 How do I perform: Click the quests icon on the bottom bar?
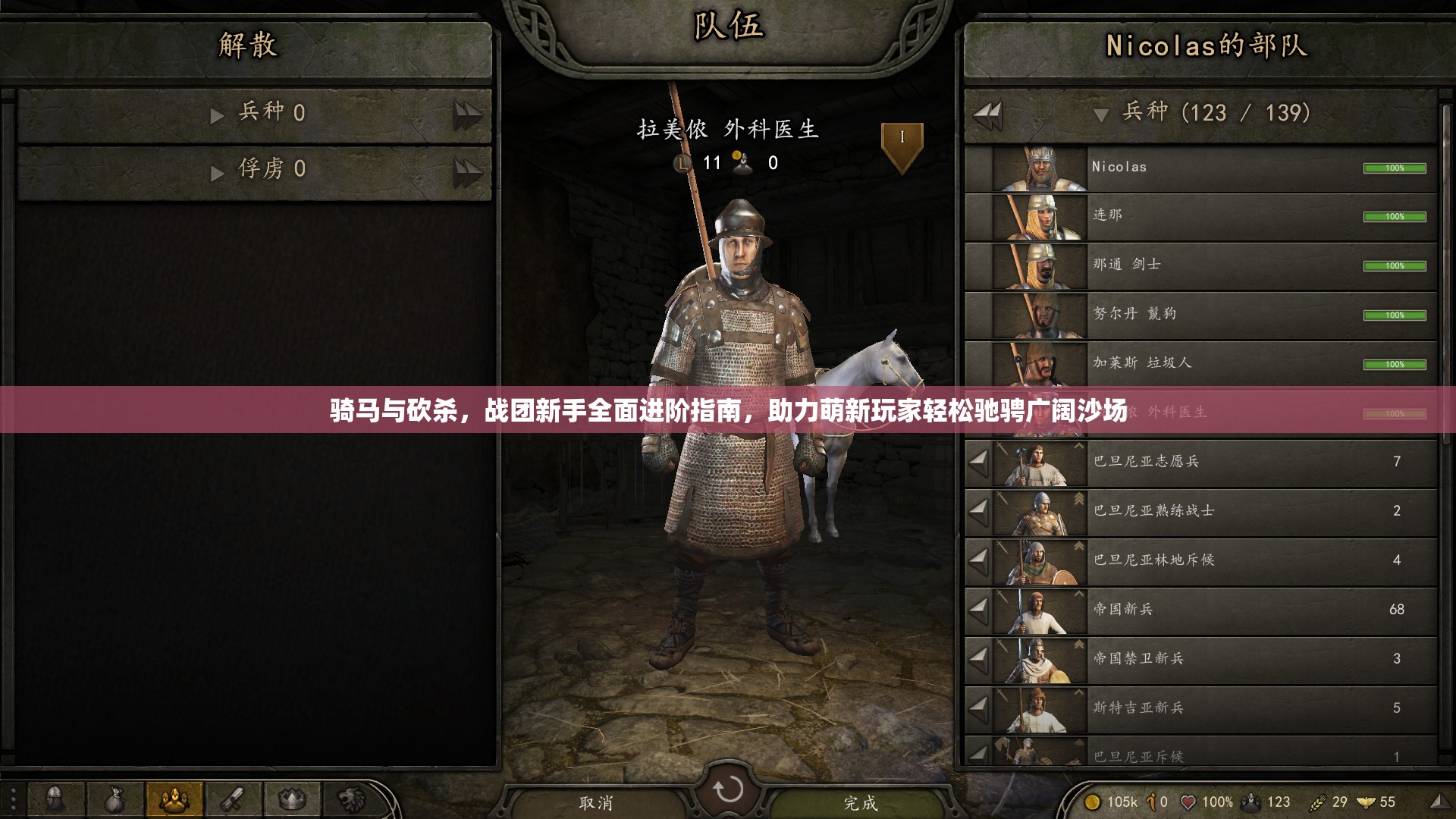pyautogui.click(x=233, y=800)
